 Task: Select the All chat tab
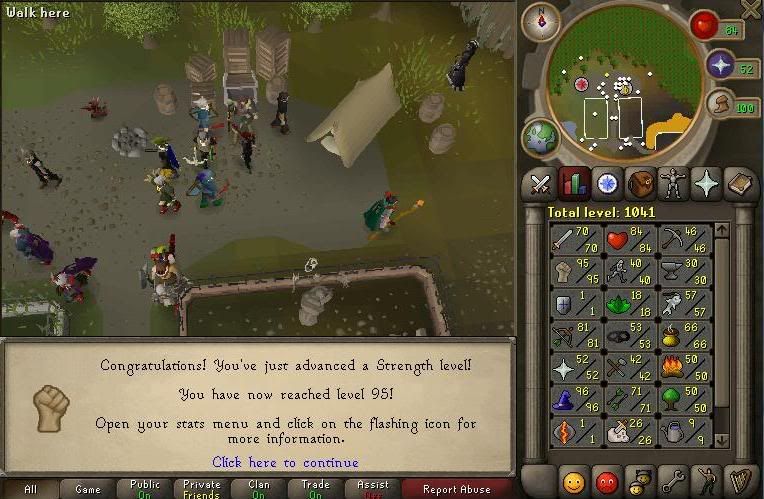click(x=31, y=489)
